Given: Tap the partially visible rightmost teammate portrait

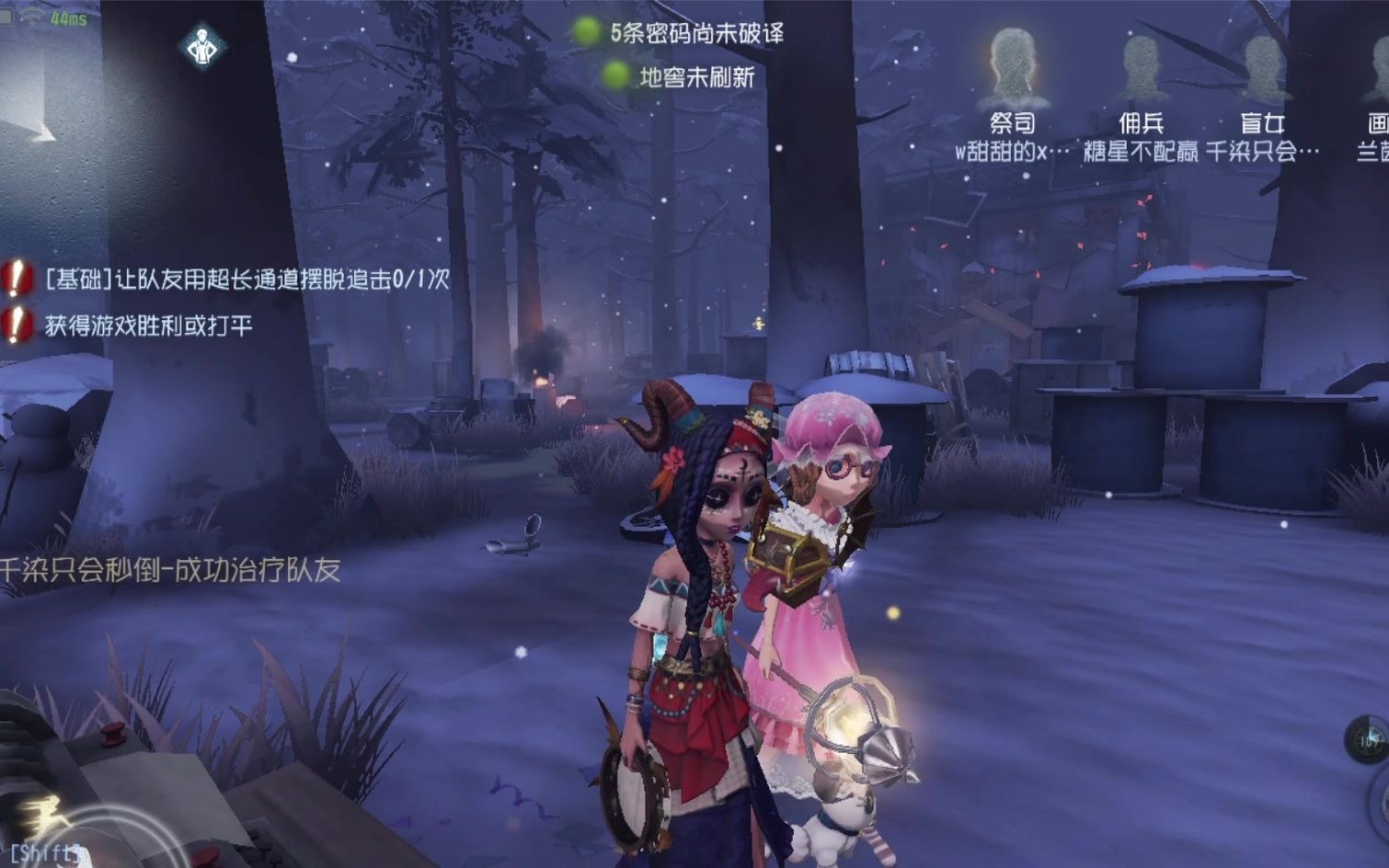Looking at the screenshot, I should point(1378,64).
